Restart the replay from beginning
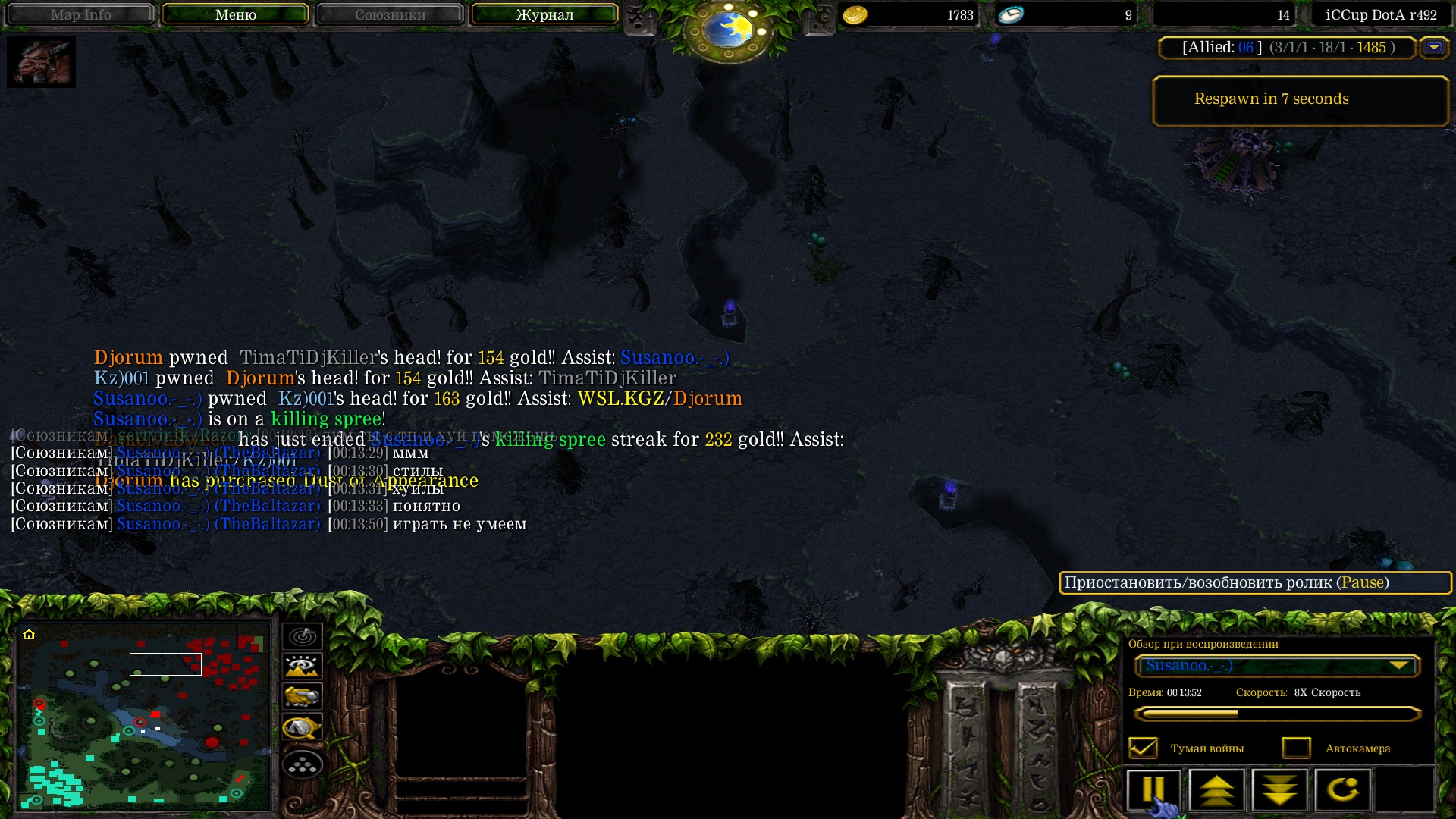 [1342, 790]
